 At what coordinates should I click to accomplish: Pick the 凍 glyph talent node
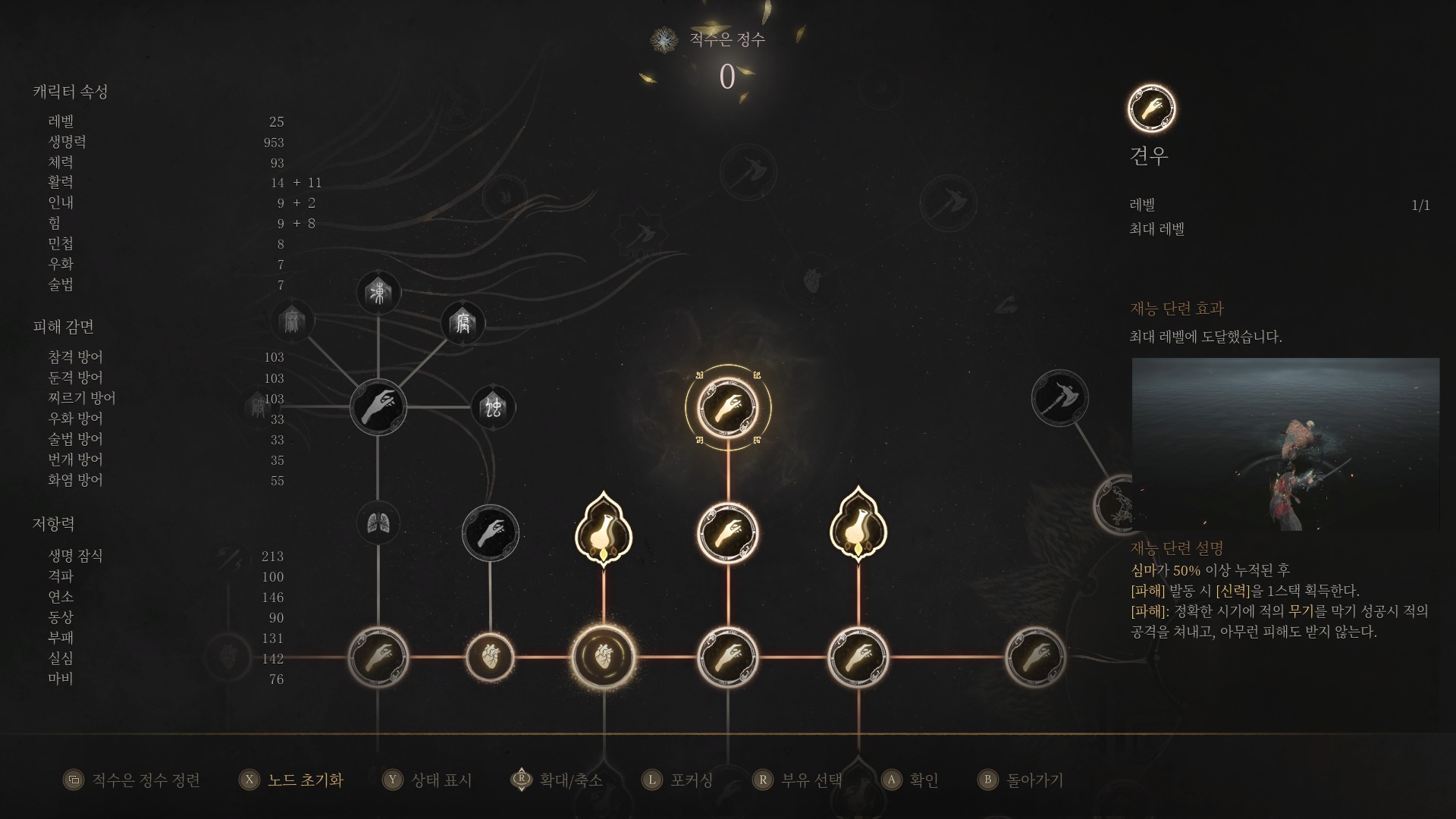(x=378, y=292)
